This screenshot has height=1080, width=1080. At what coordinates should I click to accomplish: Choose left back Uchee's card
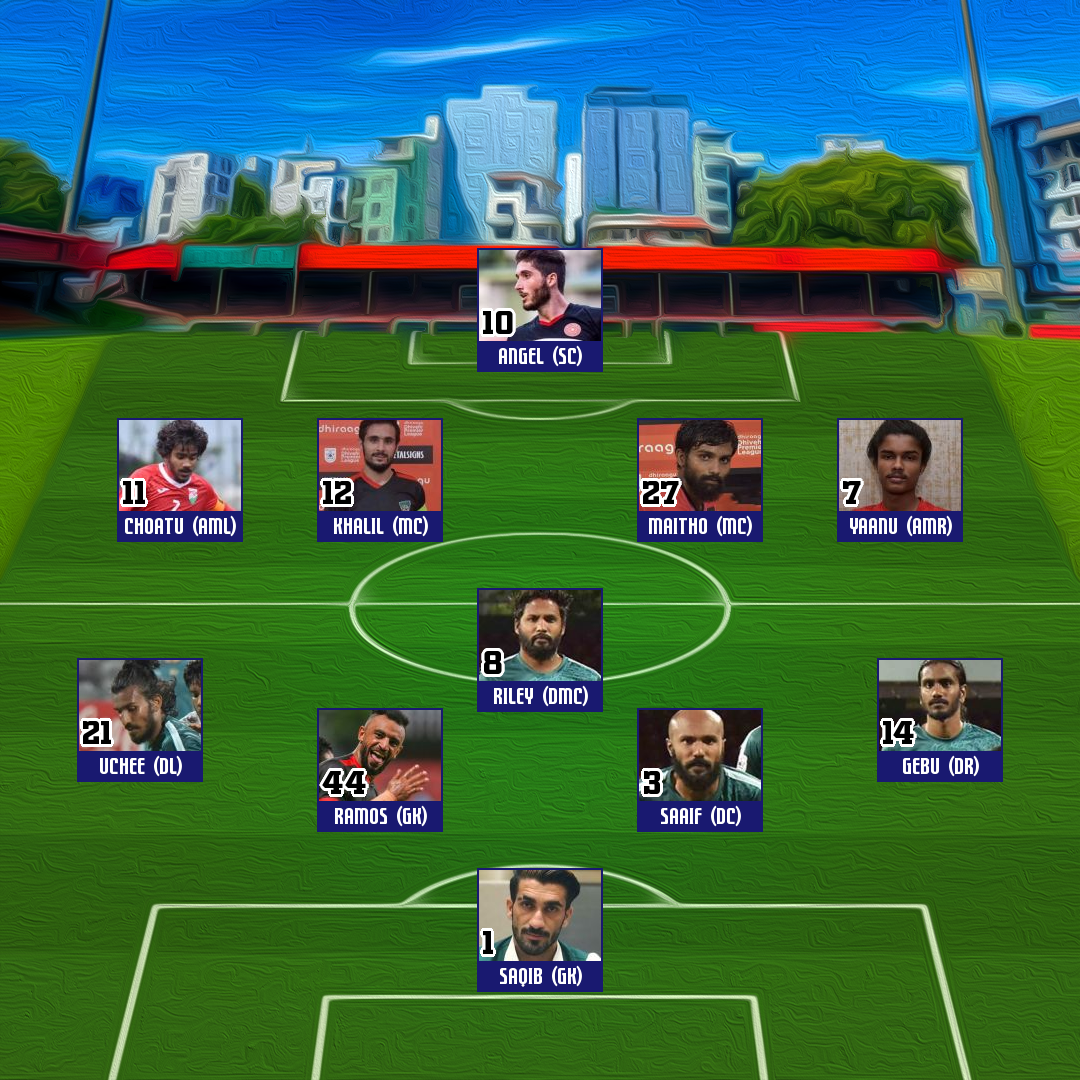click(x=140, y=720)
